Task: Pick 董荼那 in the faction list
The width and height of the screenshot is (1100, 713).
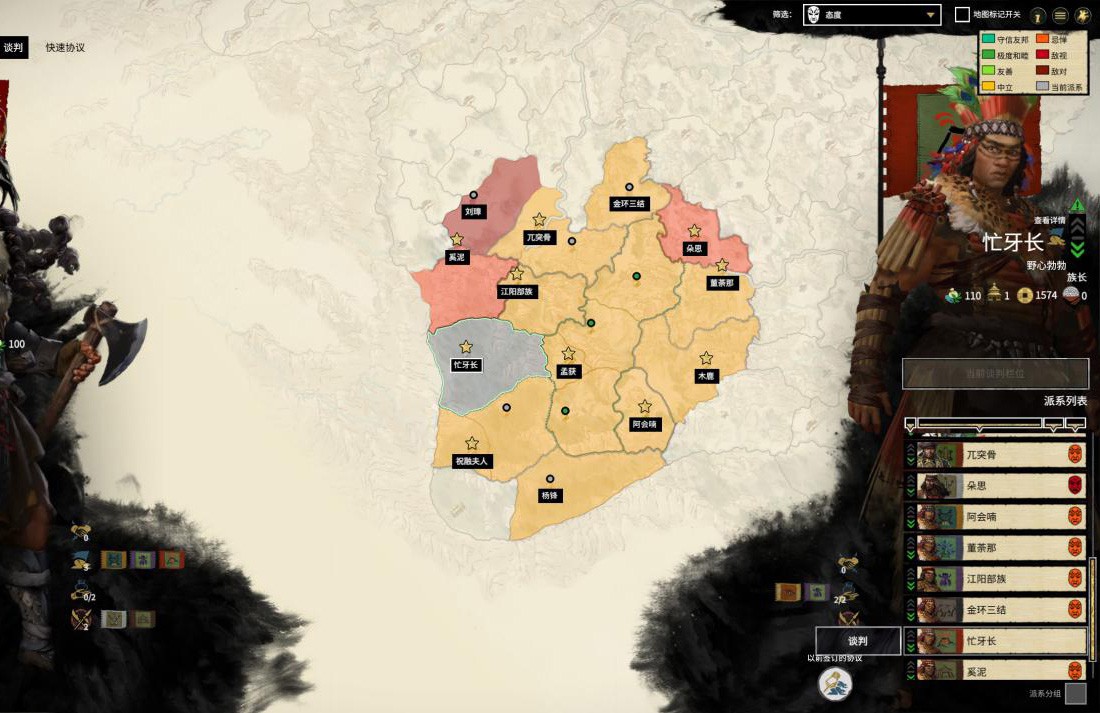Action: tap(995, 548)
